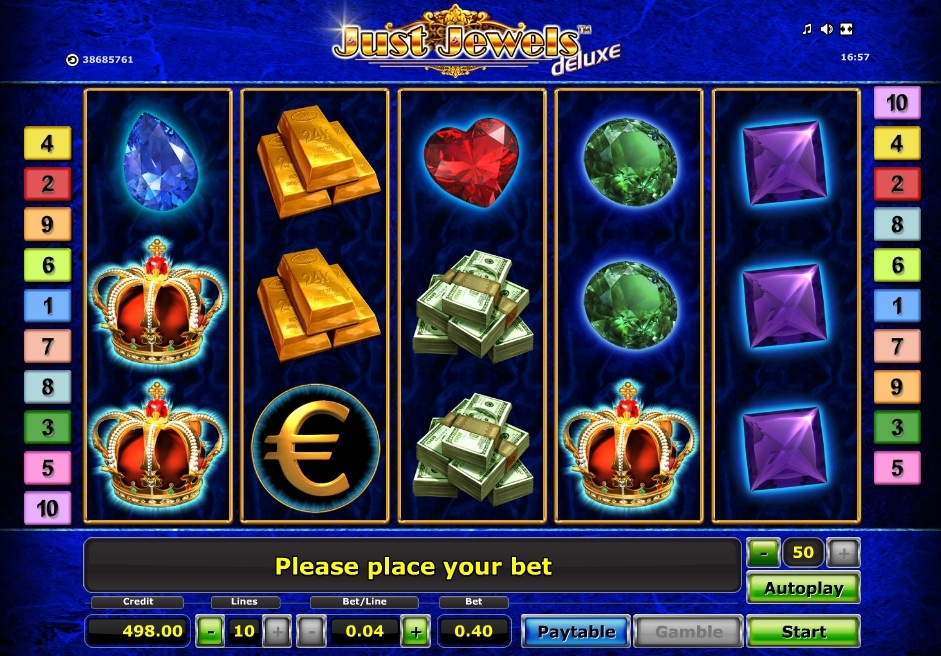Increase the autoplay spin count above 50

(x=843, y=551)
